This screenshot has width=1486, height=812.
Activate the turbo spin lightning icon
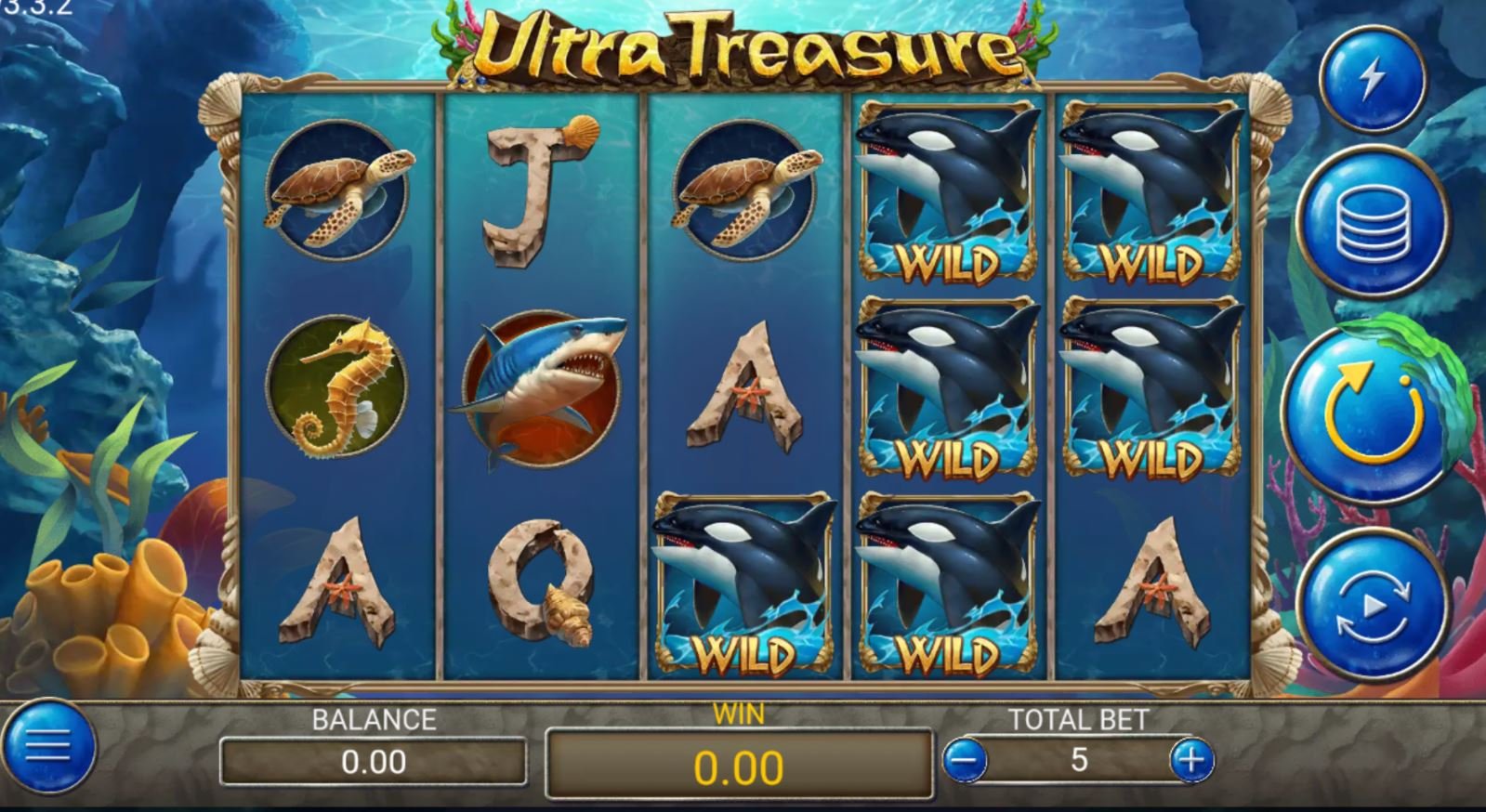click(x=1373, y=80)
